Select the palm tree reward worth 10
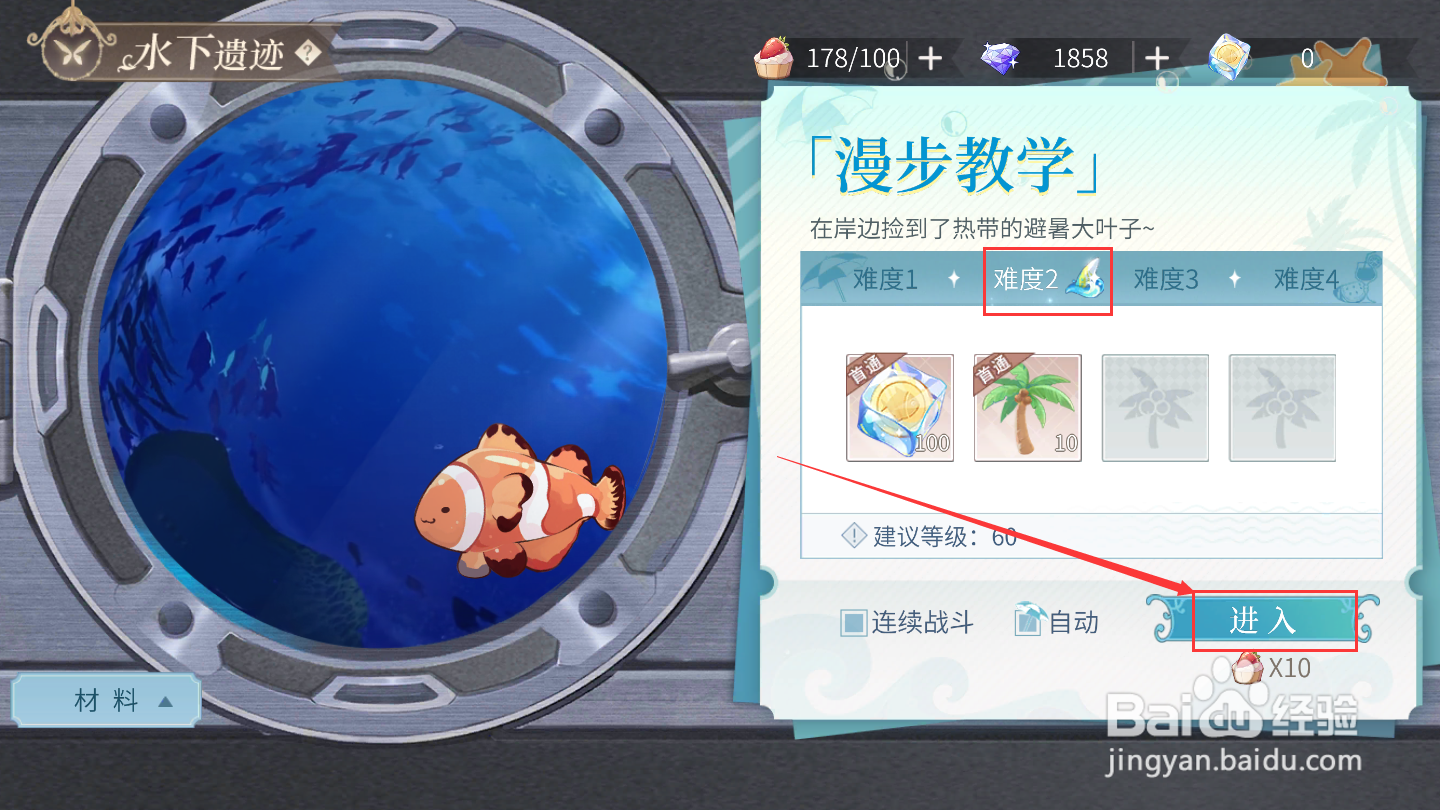This screenshot has height=810, width=1440. 1027,407
